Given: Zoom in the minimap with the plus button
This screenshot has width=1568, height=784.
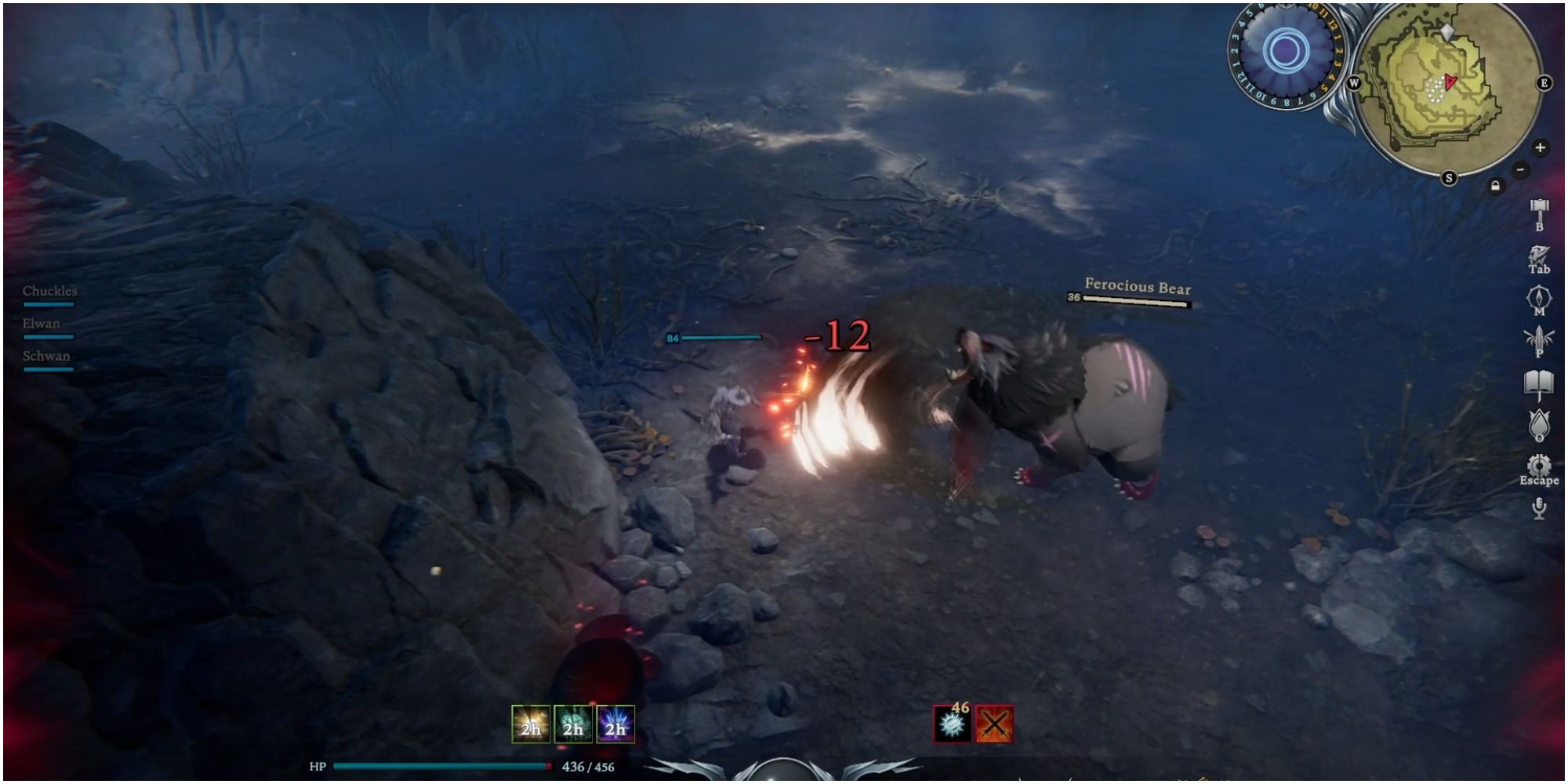Looking at the screenshot, I should coord(1540,147).
